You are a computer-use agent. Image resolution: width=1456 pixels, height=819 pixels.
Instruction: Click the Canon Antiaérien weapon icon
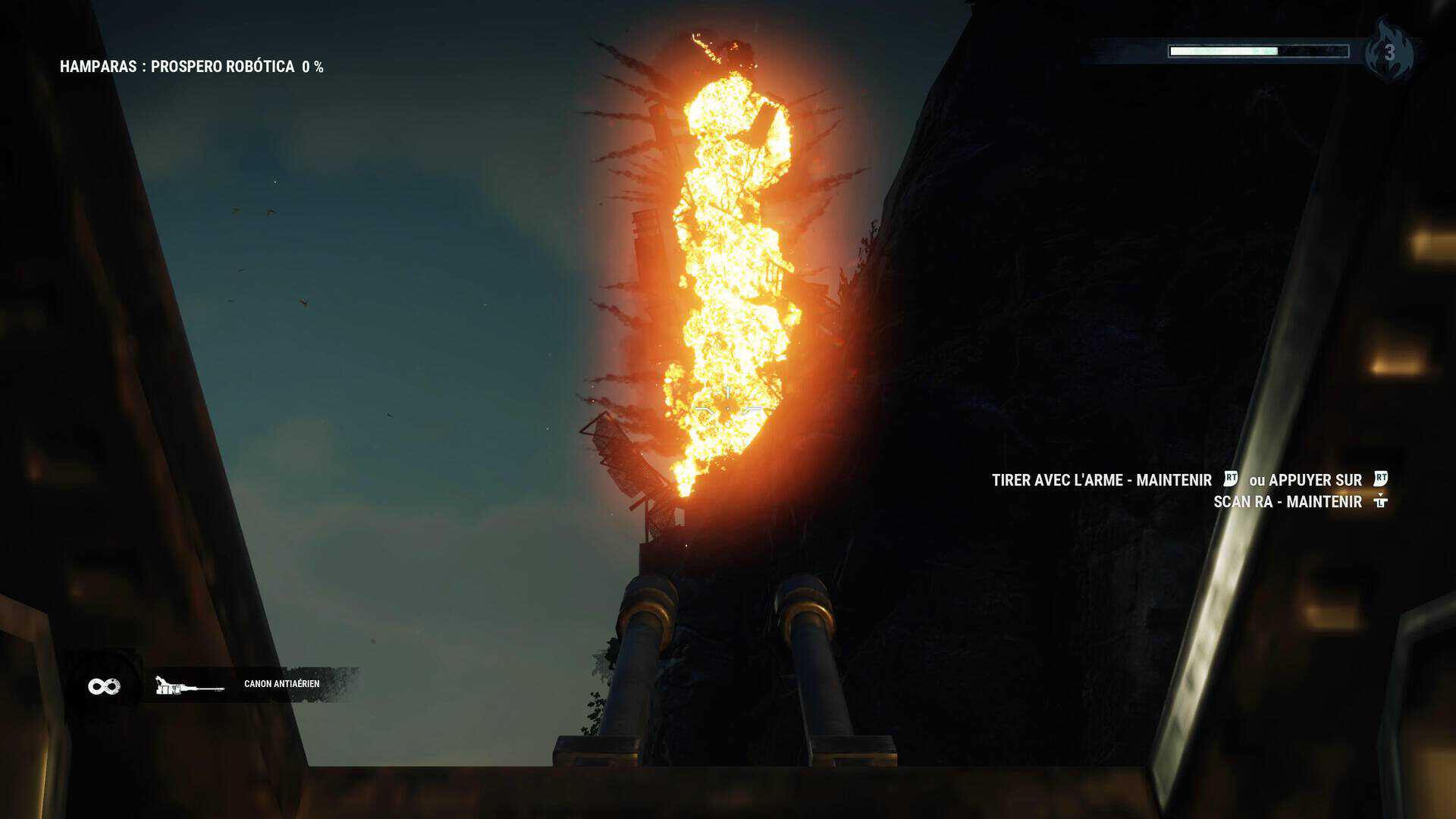click(189, 686)
